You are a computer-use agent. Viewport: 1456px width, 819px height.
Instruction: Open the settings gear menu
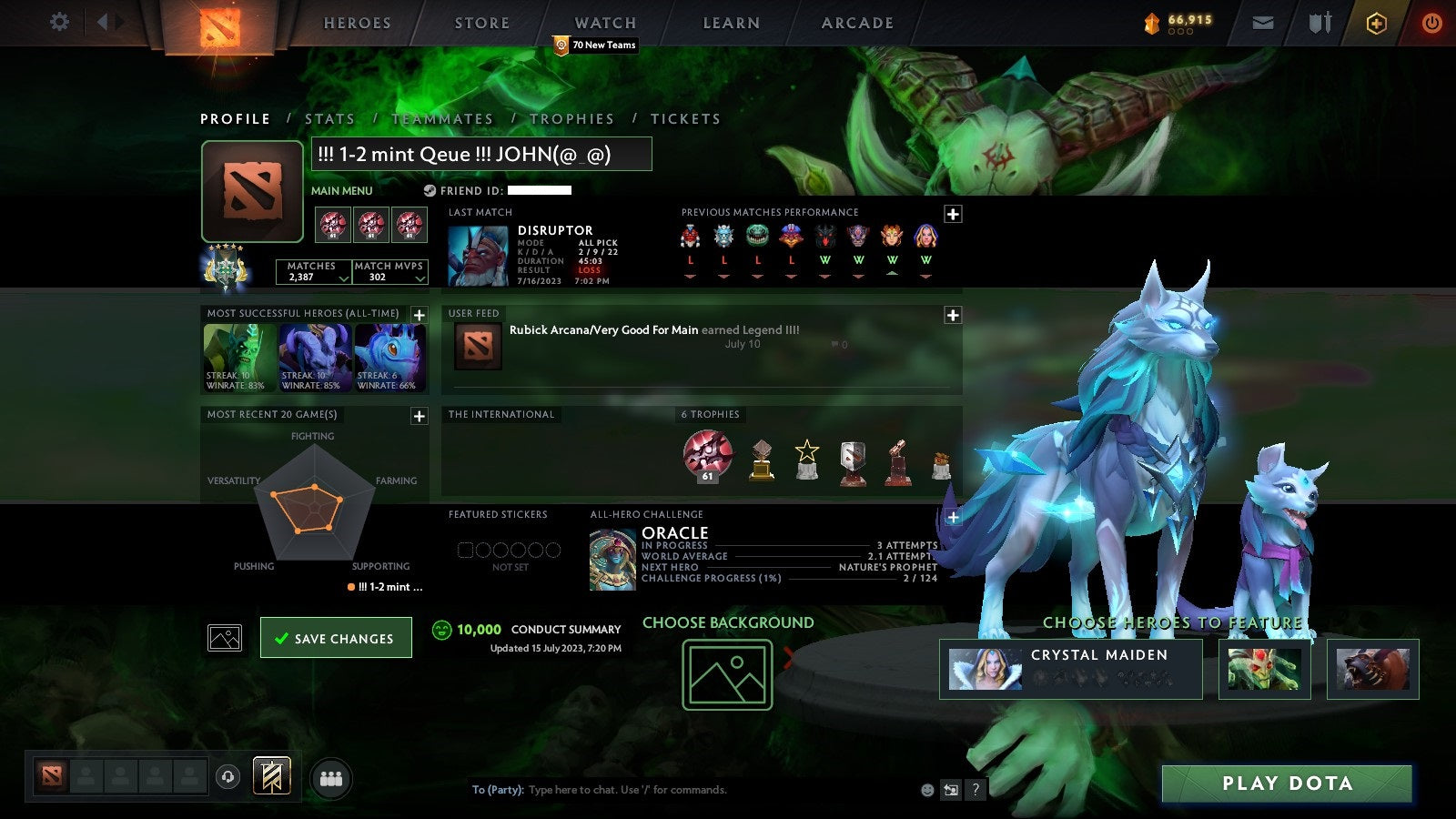59,23
